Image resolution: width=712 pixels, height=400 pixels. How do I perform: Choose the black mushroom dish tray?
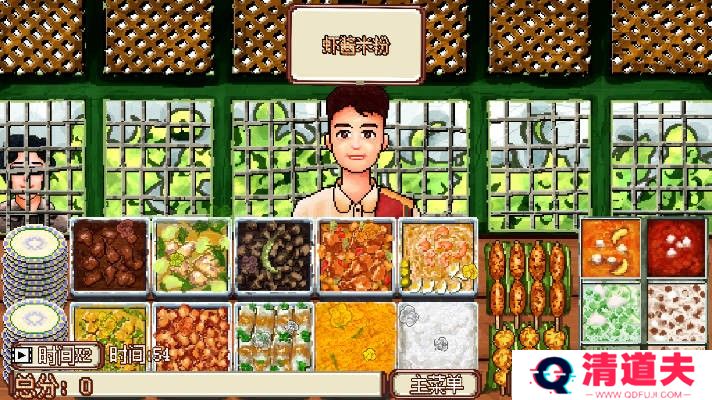pyautogui.click(x=273, y=256)
